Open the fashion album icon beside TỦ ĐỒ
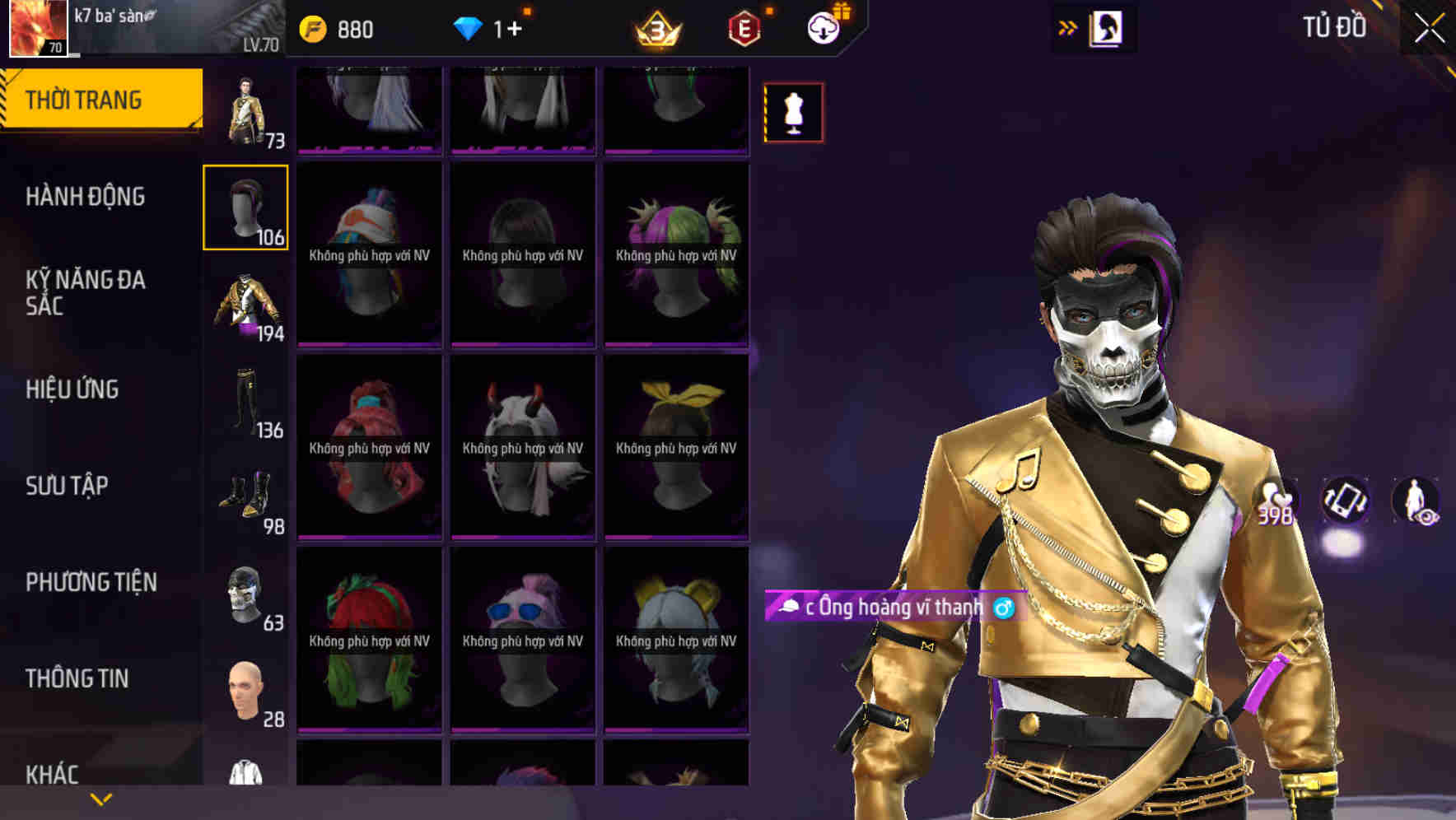Image resolution: width=1456 pixels, height=820 pixels. point(1104,27)
